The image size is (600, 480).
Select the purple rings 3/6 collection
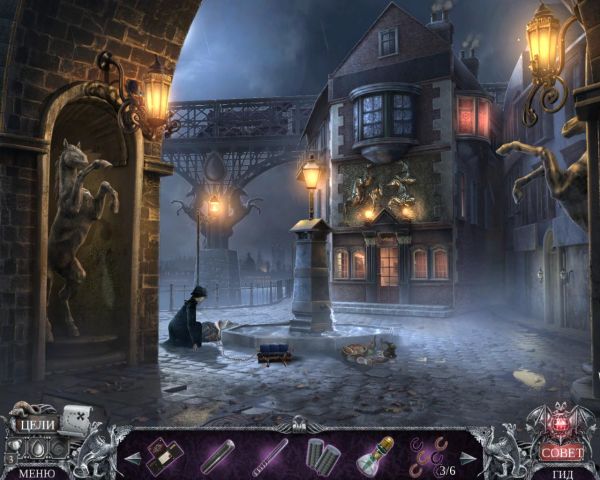427,455
